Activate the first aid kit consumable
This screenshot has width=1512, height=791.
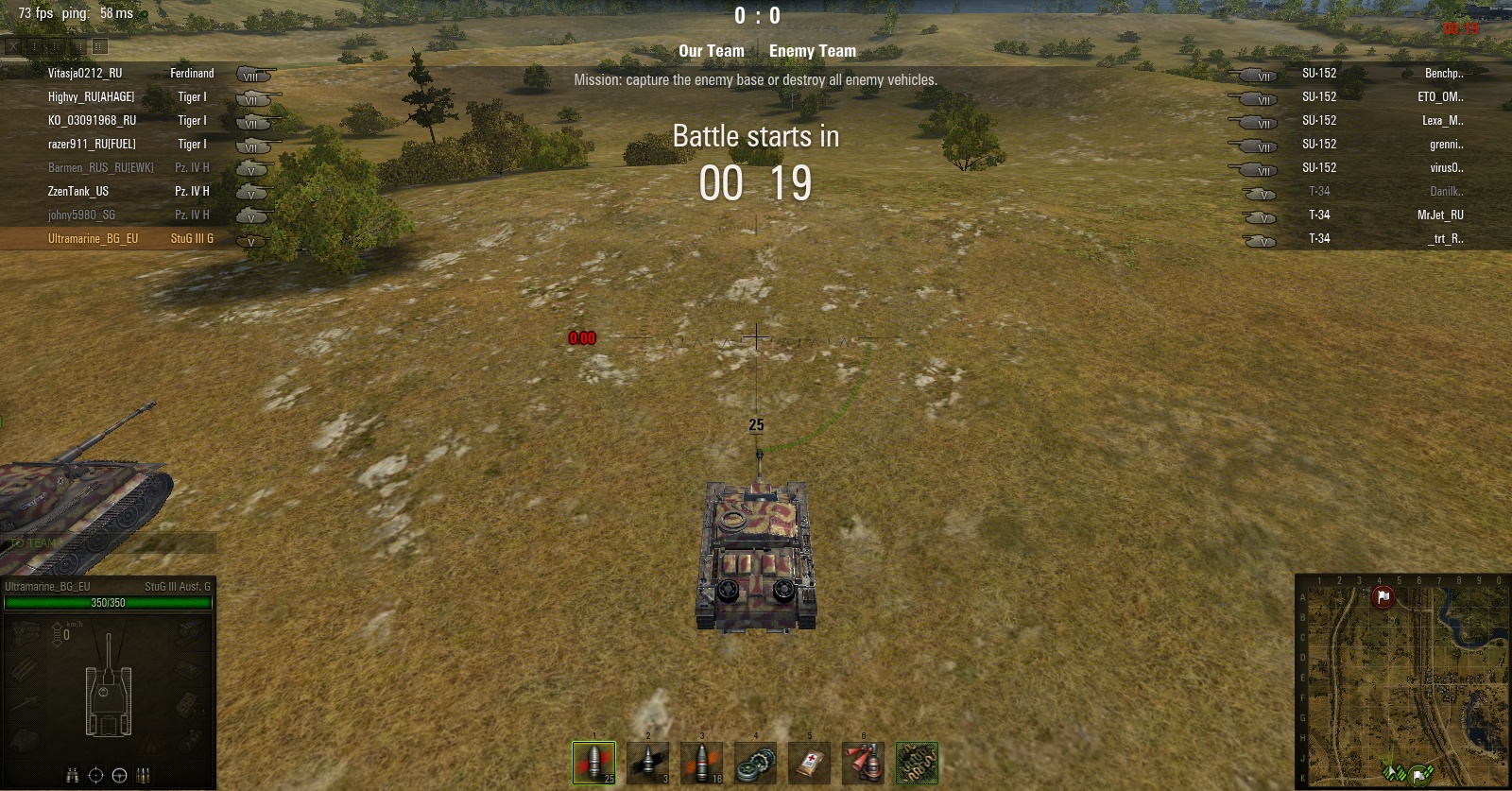click(809, 763)
